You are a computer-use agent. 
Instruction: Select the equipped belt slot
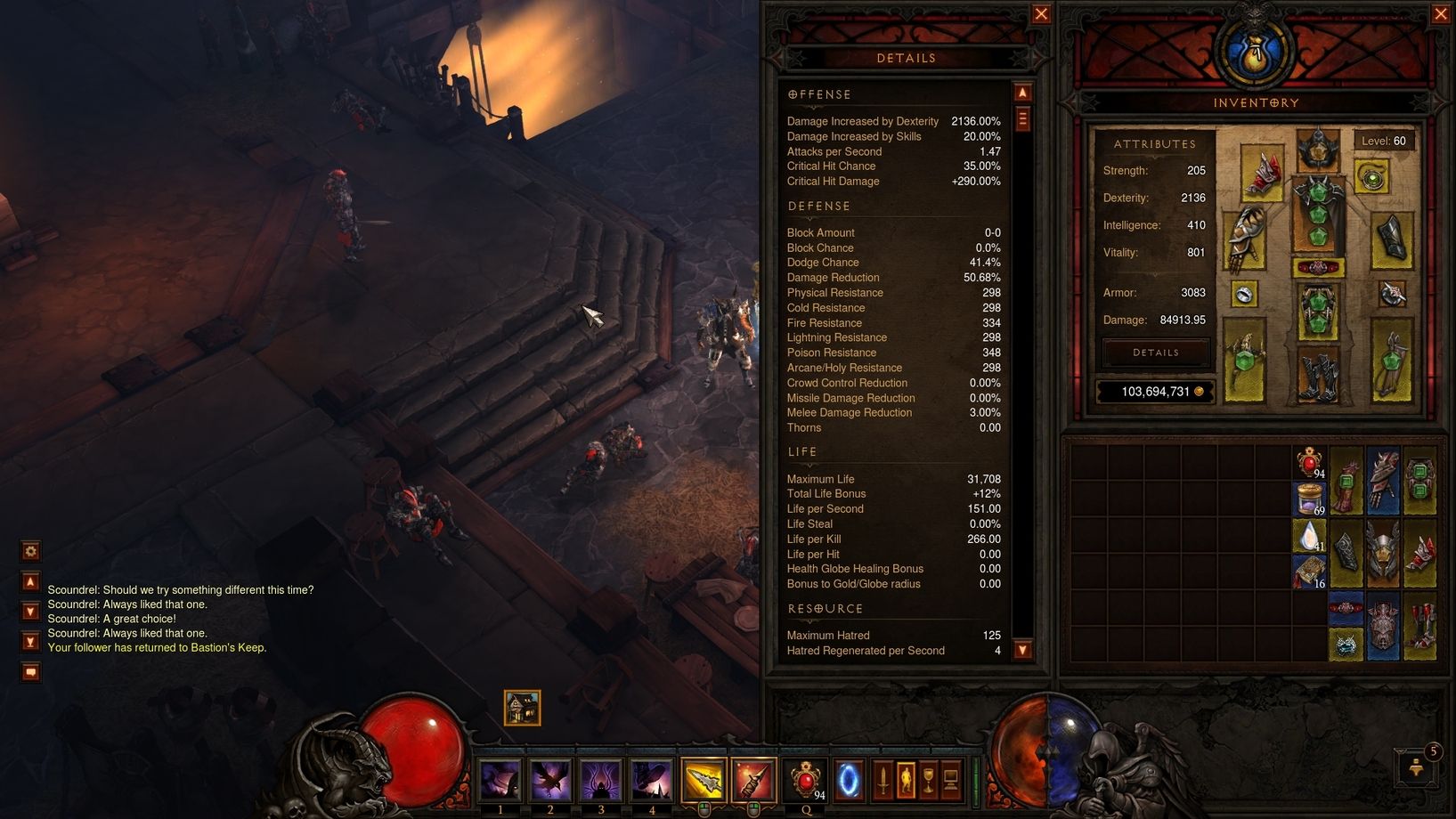point(1317,267)
